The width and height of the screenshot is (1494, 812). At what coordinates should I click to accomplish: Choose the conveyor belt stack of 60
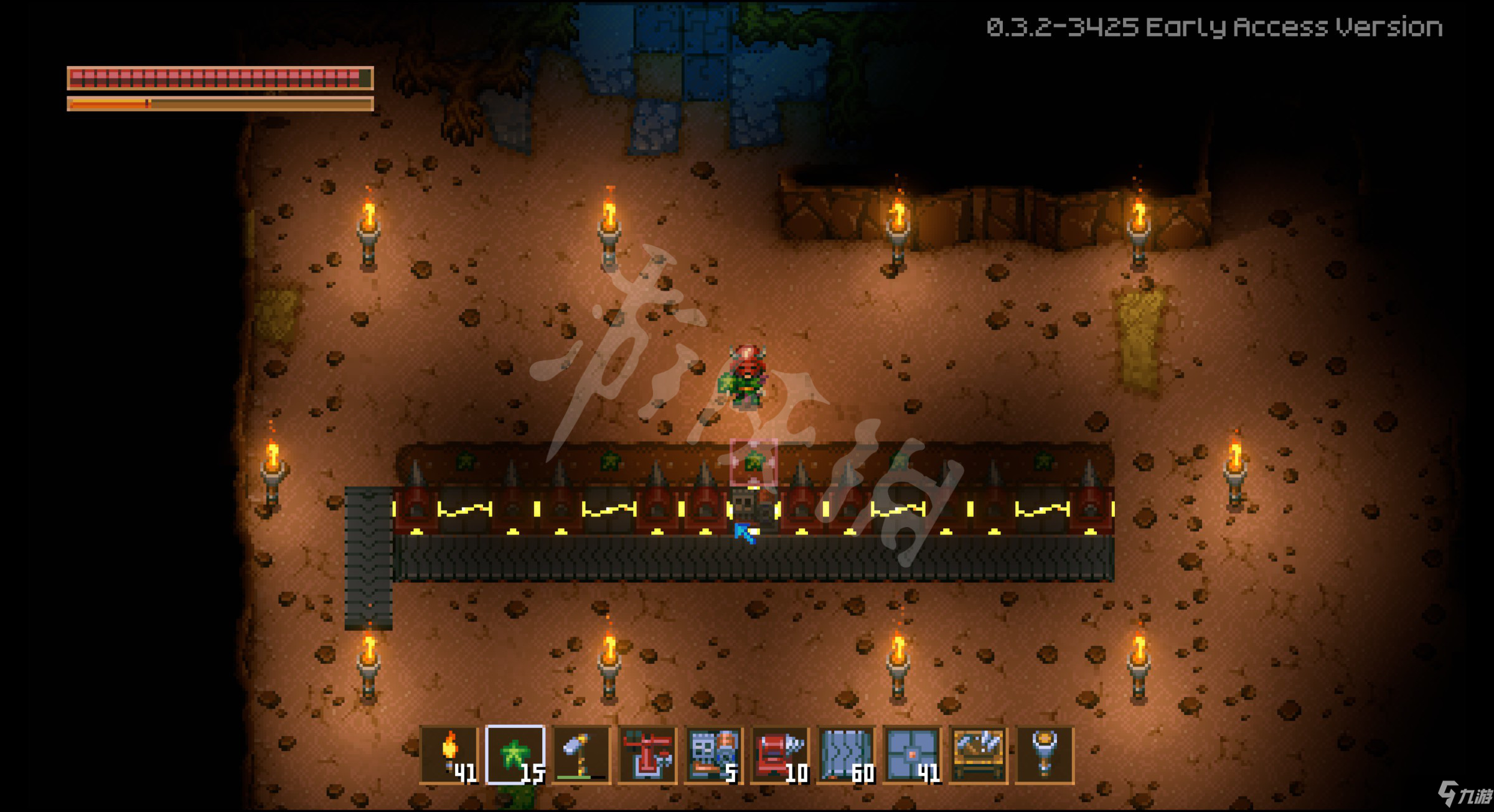click(846, 755)
